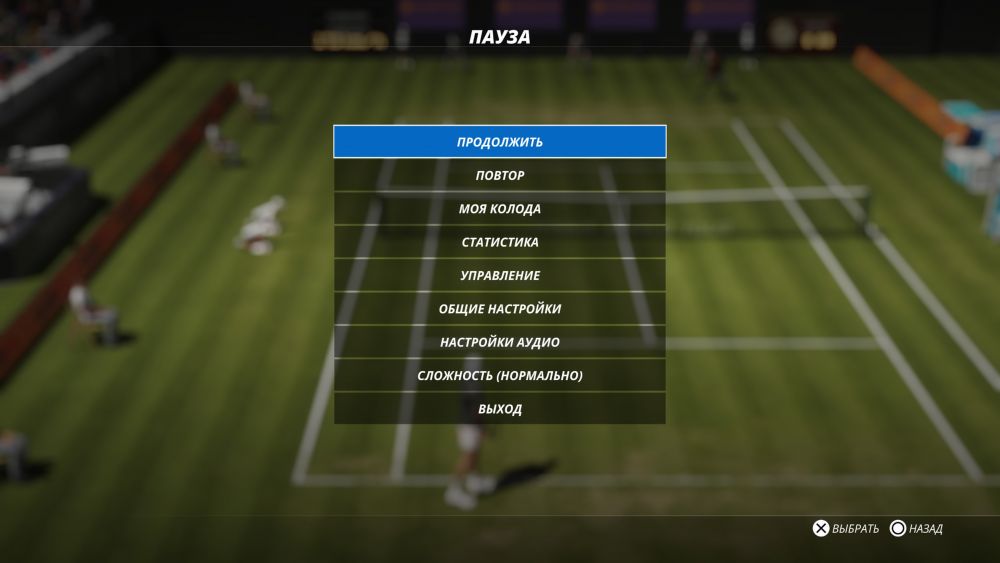
Task: Open the Повтор replay option
Action: click(500, 175)
